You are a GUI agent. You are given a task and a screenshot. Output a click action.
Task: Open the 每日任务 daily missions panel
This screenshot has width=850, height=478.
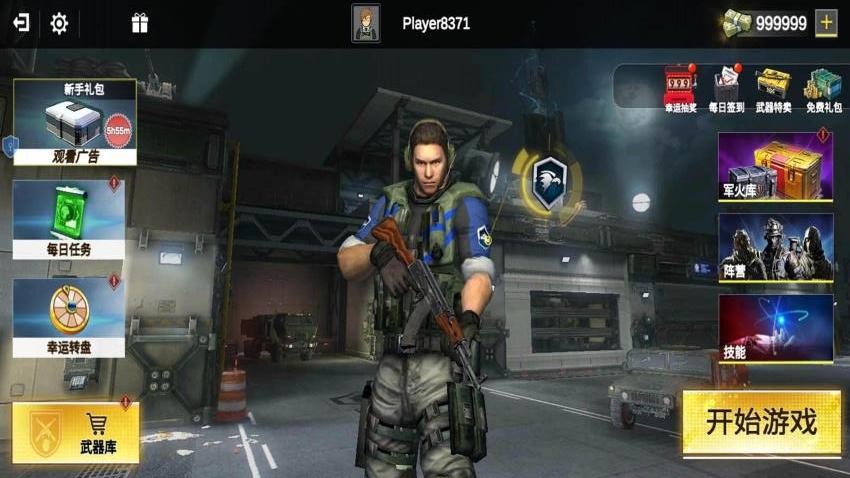coord(69,219)
